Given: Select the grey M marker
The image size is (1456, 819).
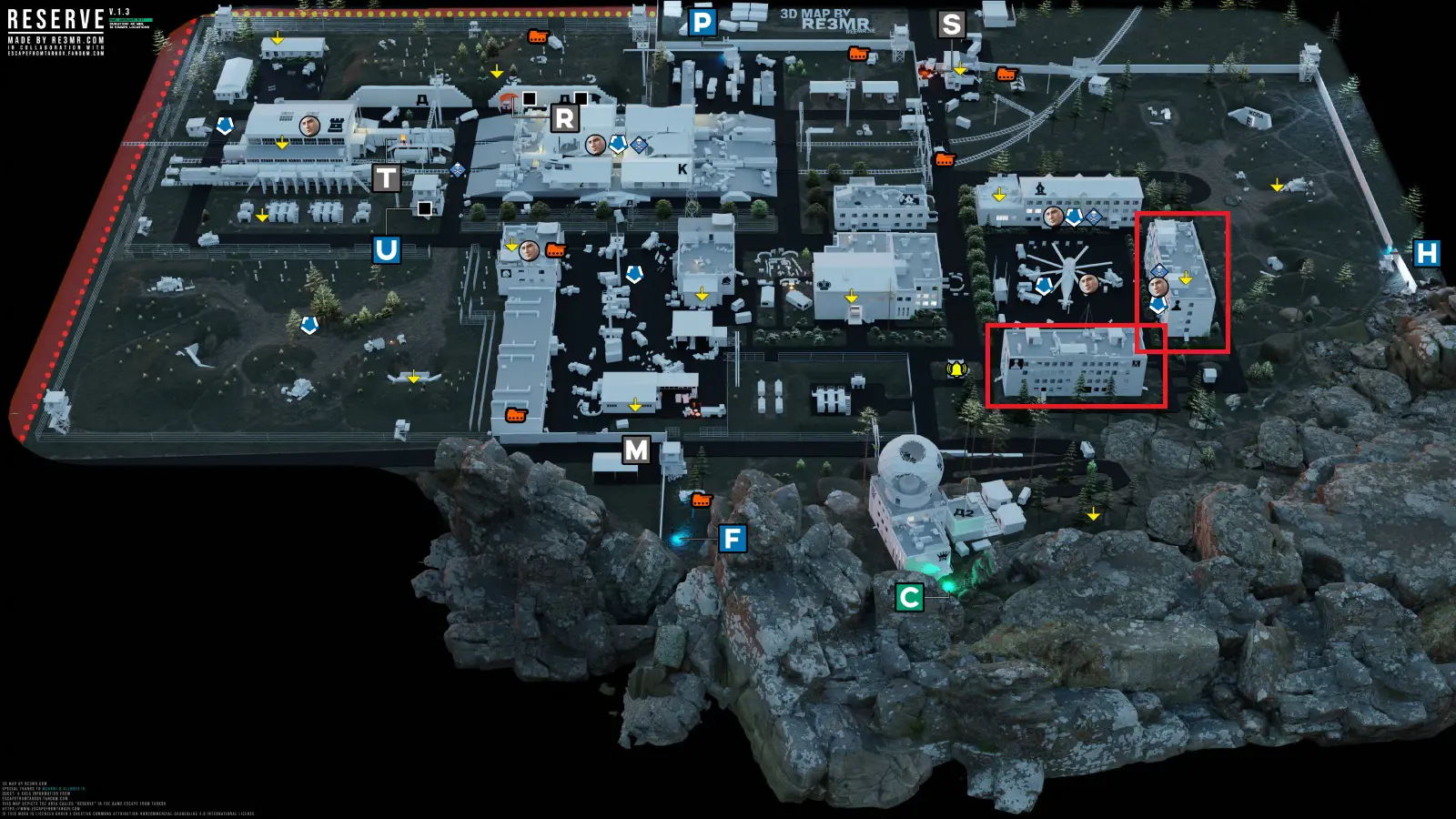Looking at the screenshot, I should [x=636, y=450].
